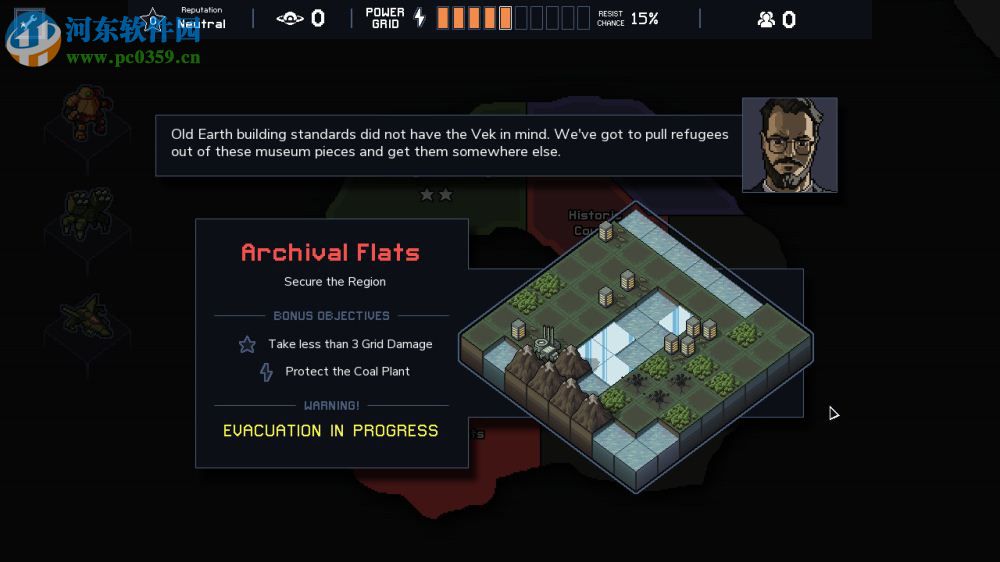Image resolution: width=1000 pixels, height=562 pixels.
Task: Select the jet mech in the squad list
Action: [86, 316]
